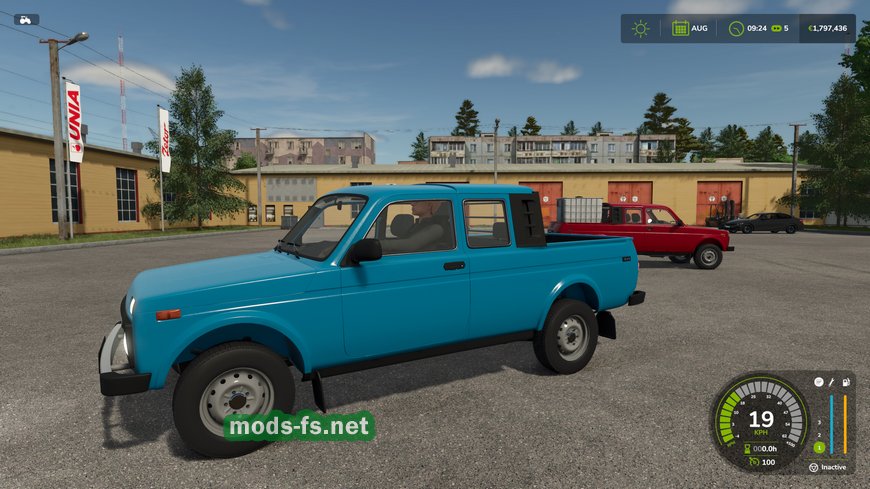Click the tractor icon in the corner
Image resolution: width=870 pixels, height=489 pixels.
pyautogui.click(x=26, y=19)
